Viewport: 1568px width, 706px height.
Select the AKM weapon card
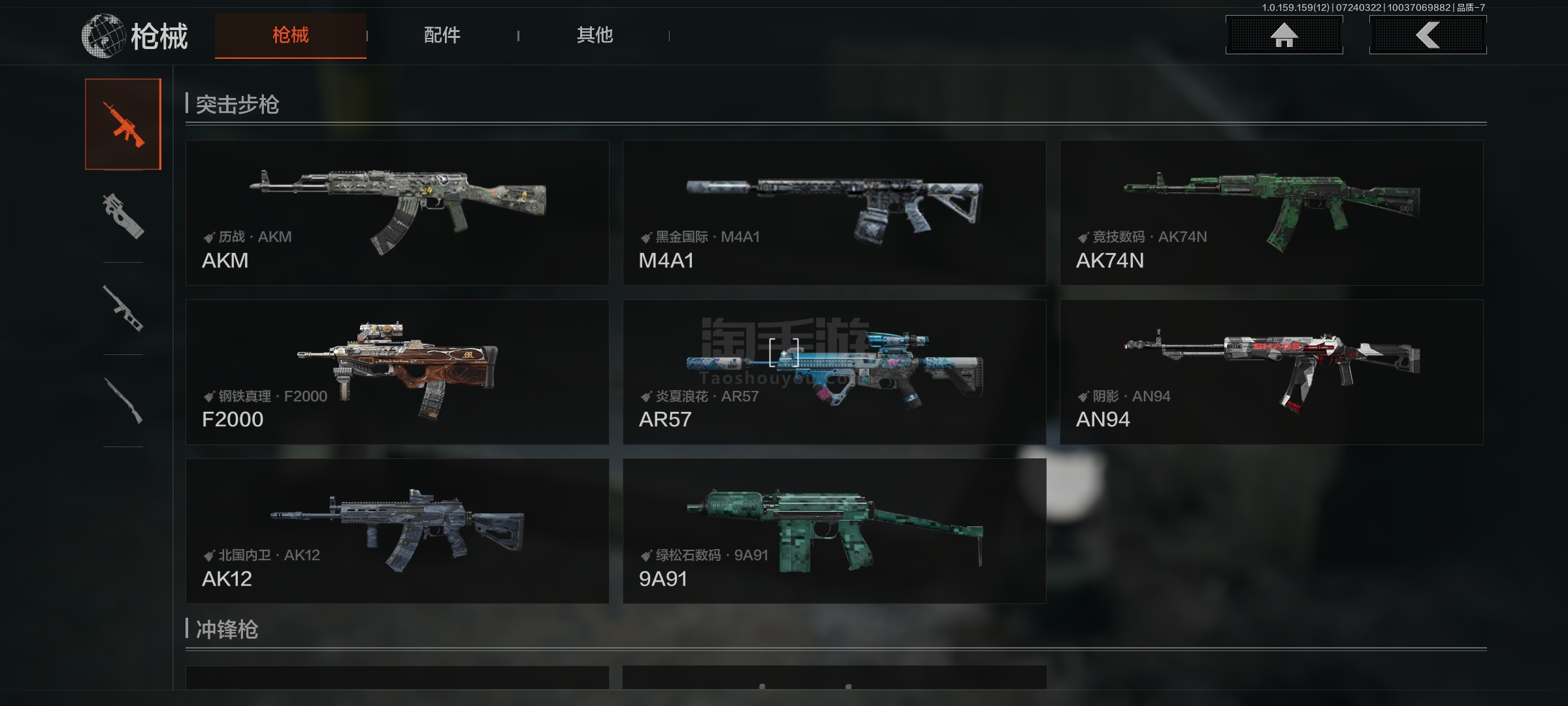[397, 212]
